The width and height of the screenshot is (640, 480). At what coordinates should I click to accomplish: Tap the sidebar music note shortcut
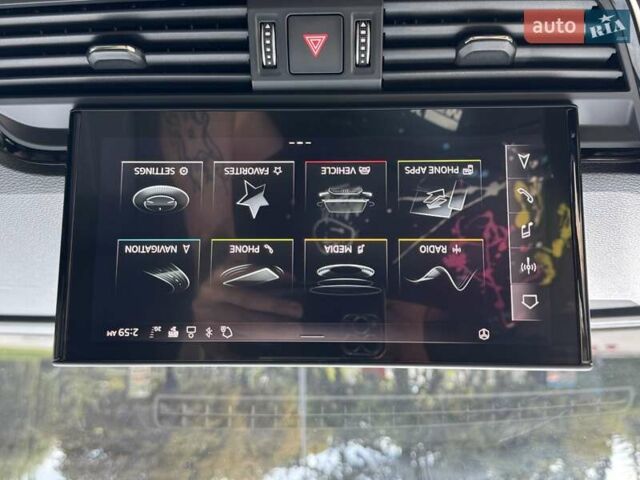tap(526, 231)
